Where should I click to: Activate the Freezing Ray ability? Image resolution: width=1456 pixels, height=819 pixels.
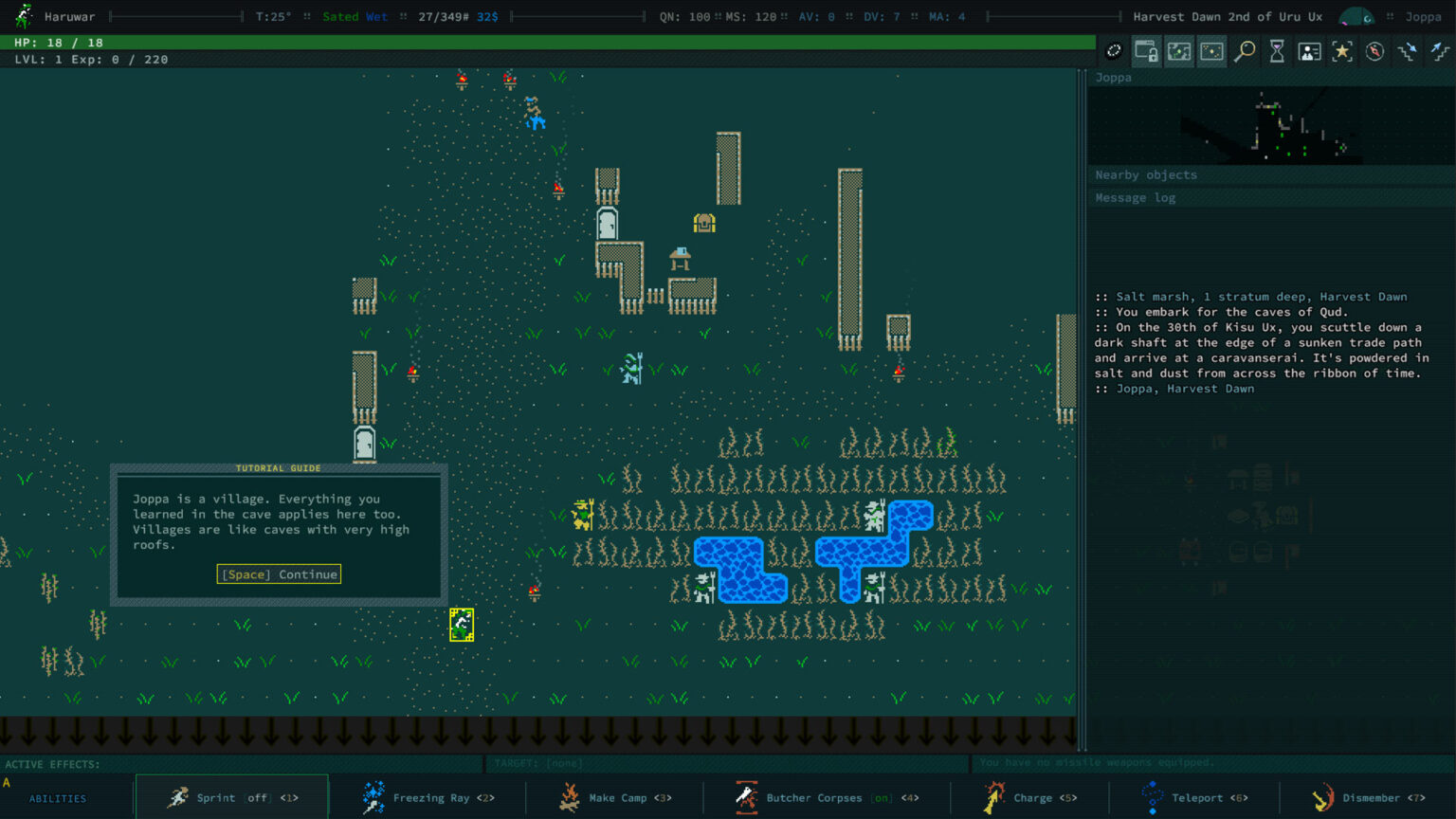pos(428,797)
